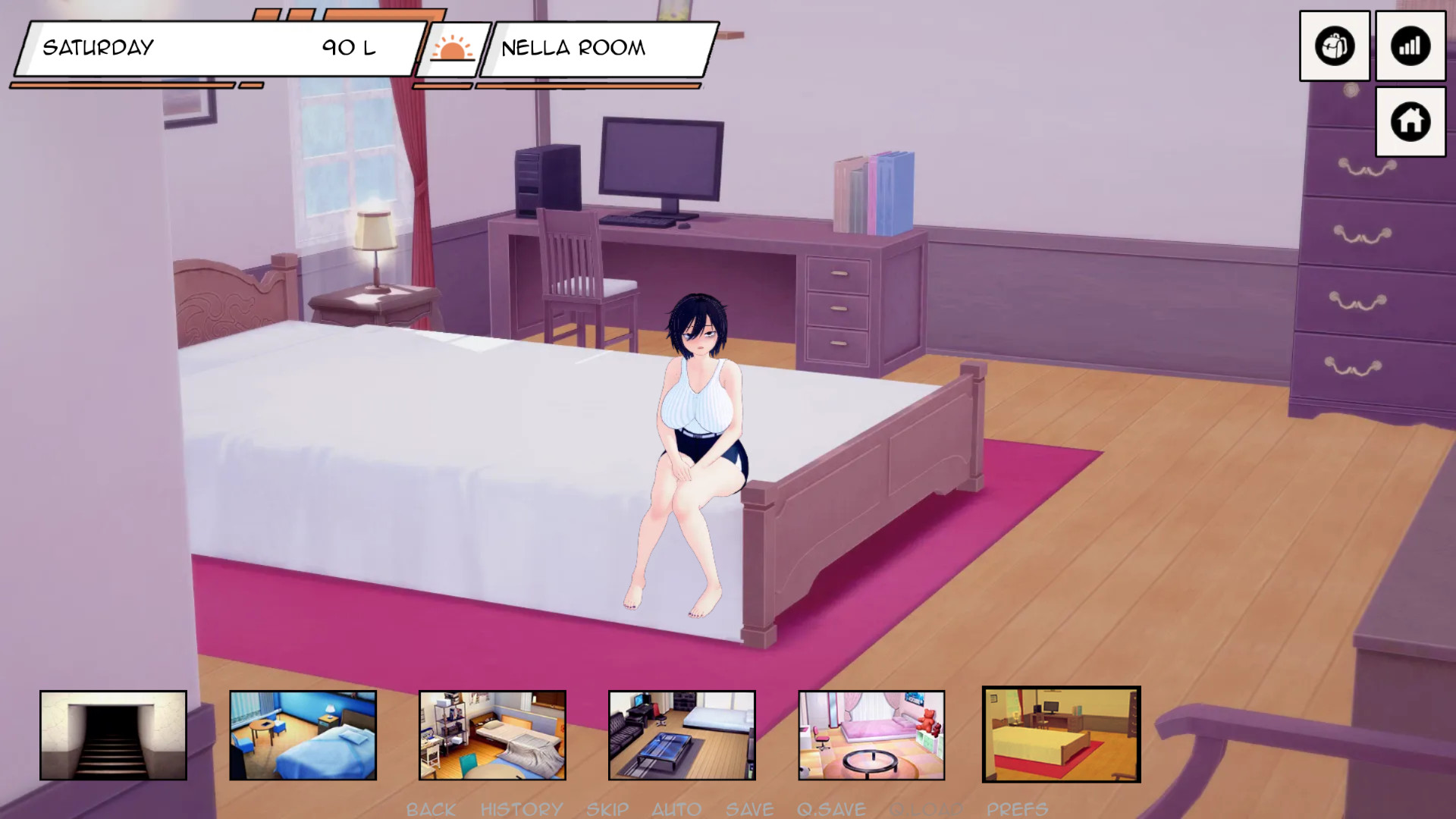This screenshot has height=819, width=1456.
Task: Click Back in the bottom menu
Action: click(431, 809)
